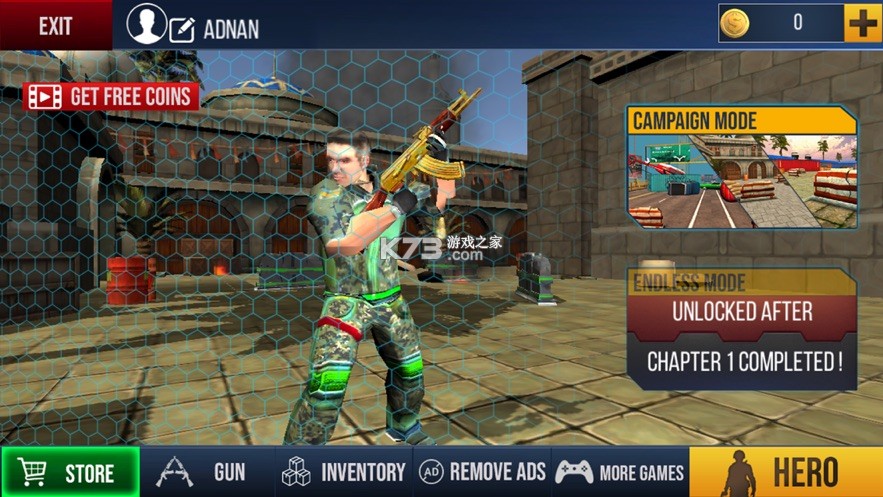
Task: Select the locked Endless Mode panel
Action: coord(742,330)
